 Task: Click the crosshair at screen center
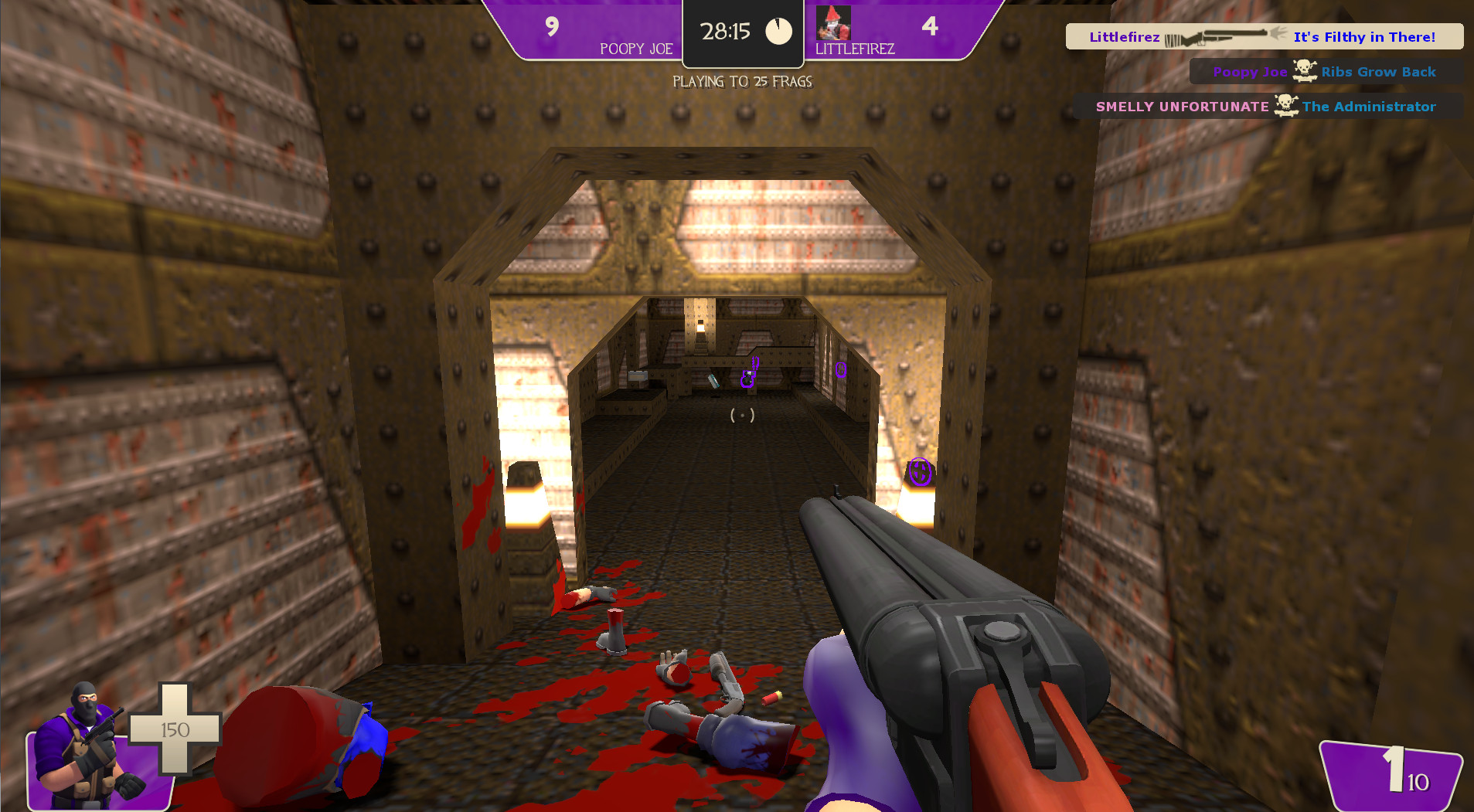point(743,414)
